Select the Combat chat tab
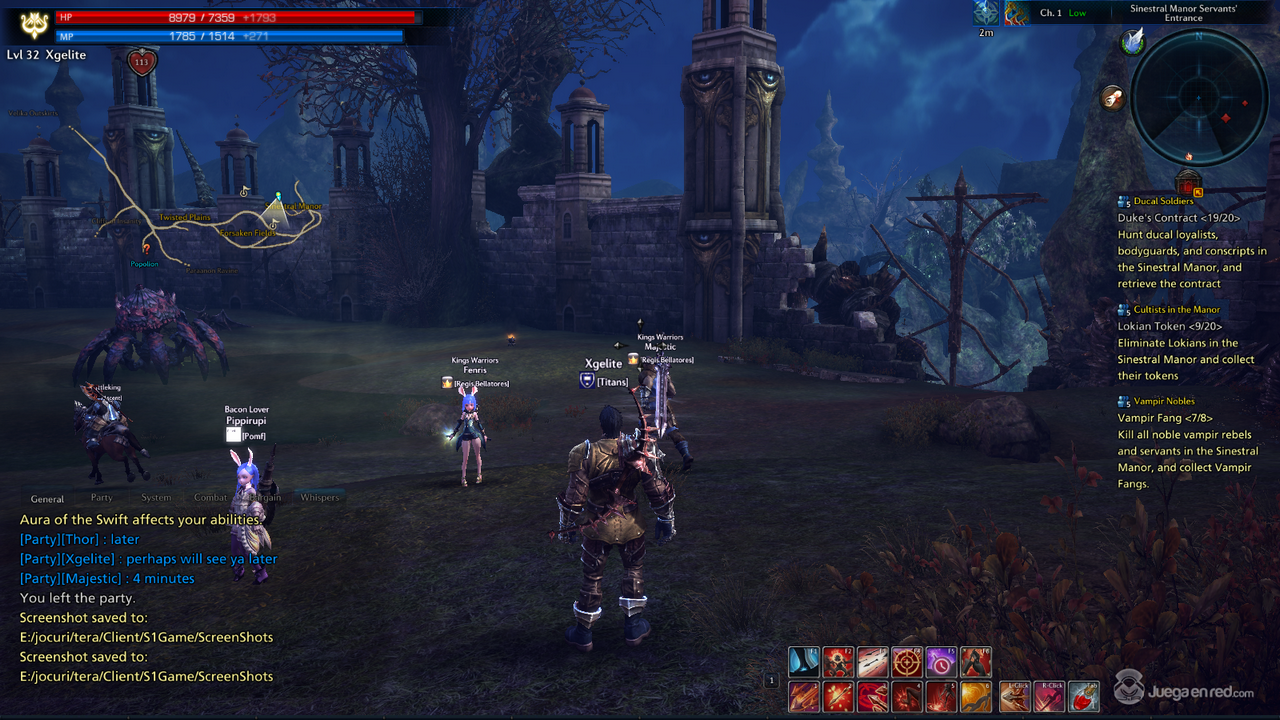The width and height of the screenshot is (1280, 720). coord(211,497)
